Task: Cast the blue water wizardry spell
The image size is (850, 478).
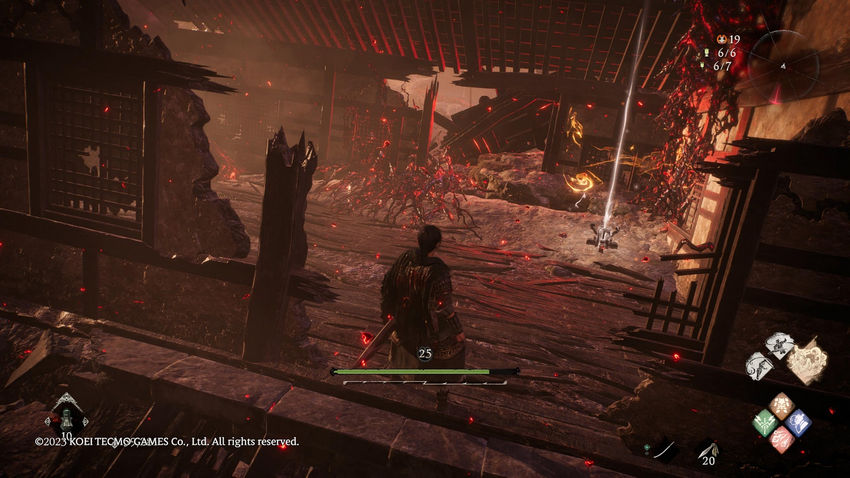Action: 798,422
